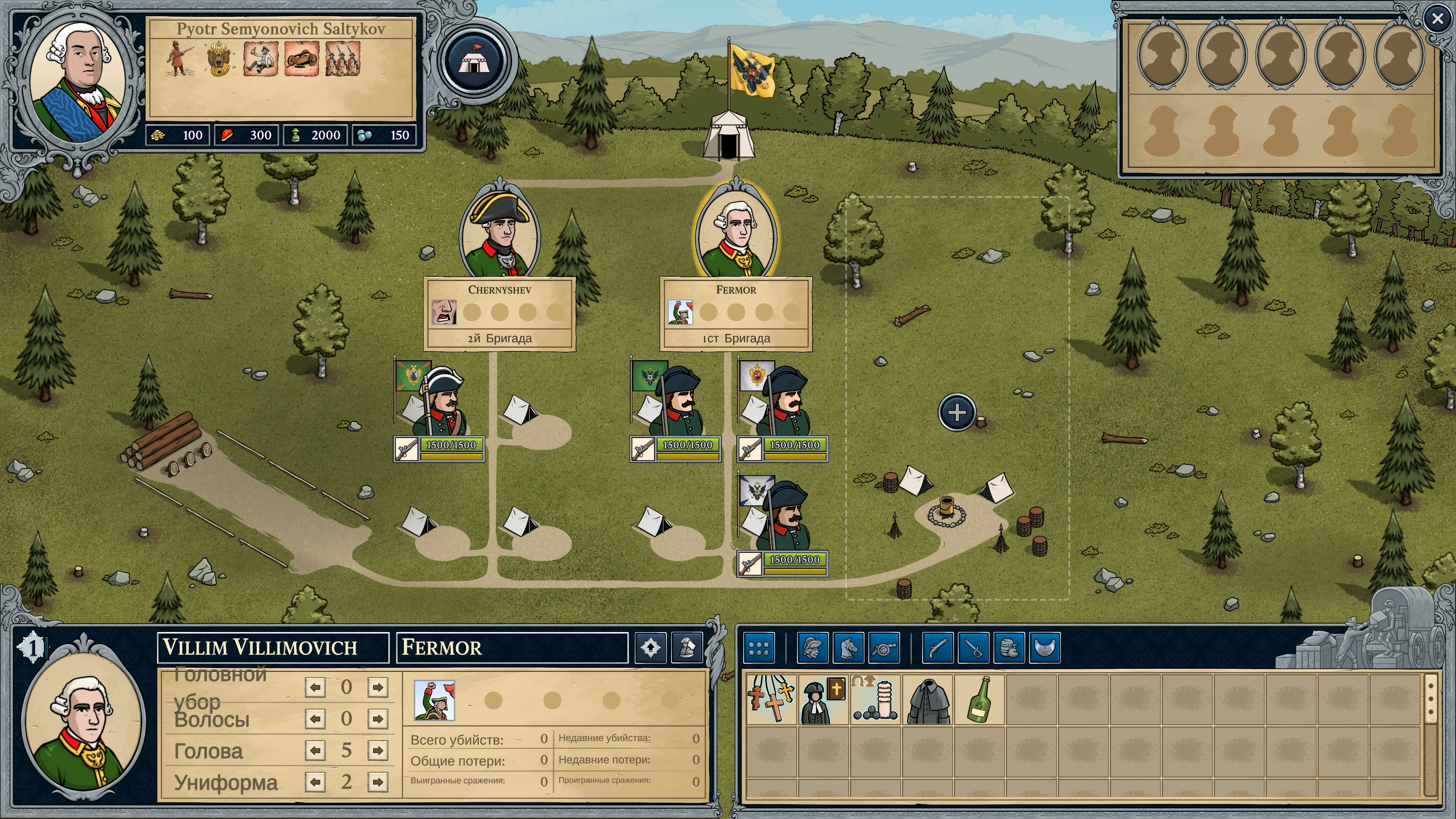This screenshot has height=819, width=1456.
Task: Decrease the Униформа value with the left arrow
Action: (315, 782)
